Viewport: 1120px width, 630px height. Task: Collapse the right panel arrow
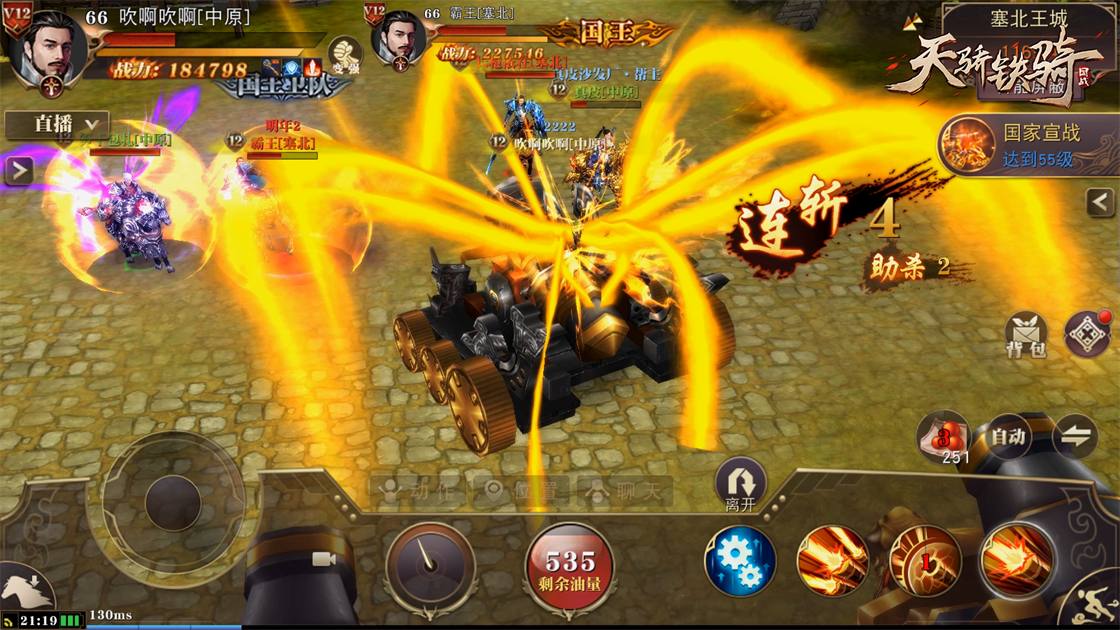pos(1100,202)
